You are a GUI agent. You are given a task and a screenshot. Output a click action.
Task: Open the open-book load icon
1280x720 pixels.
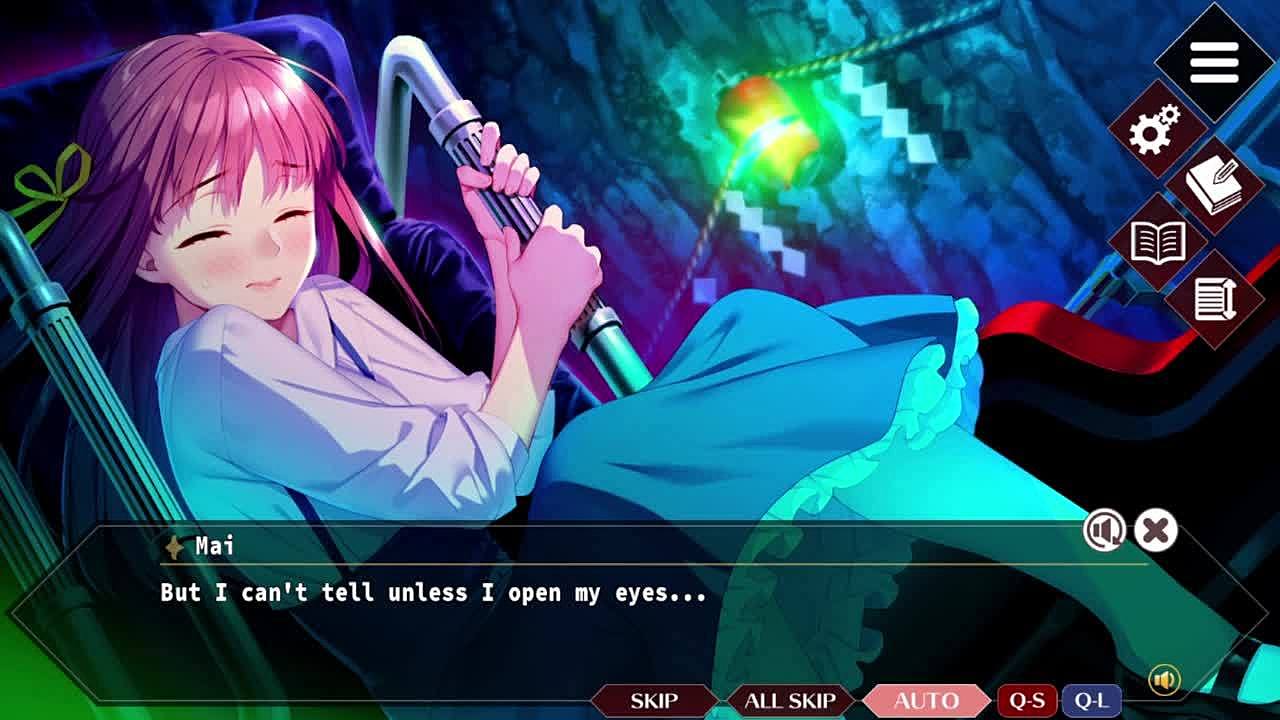tap(1157, 241)
